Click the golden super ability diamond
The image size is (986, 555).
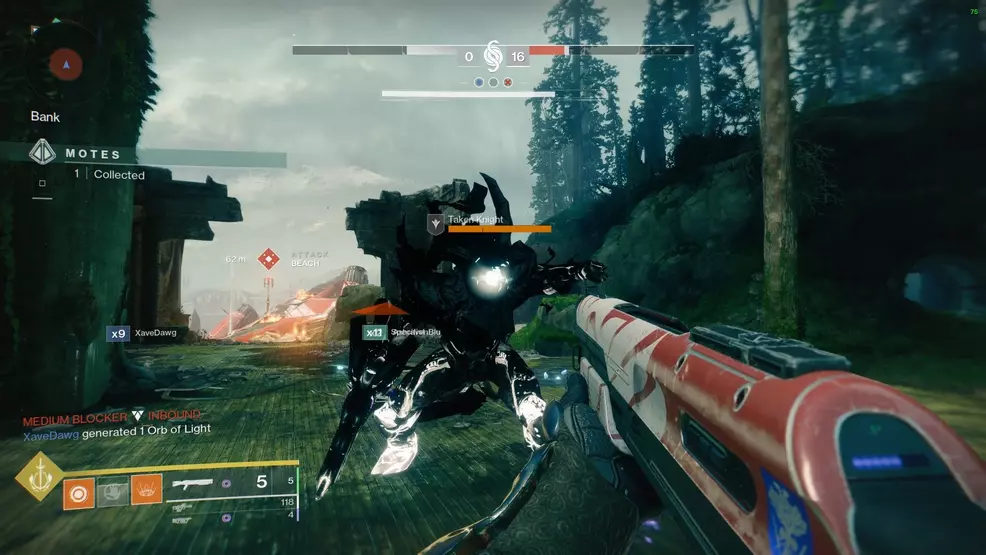coord(39,478)
